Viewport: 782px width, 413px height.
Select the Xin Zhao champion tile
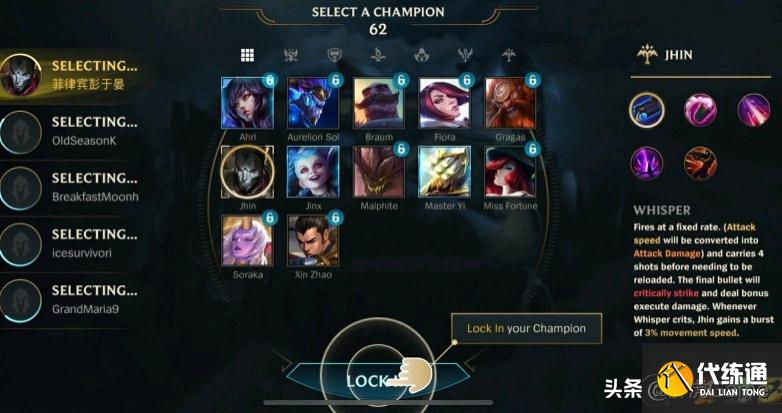click(312, 239)
